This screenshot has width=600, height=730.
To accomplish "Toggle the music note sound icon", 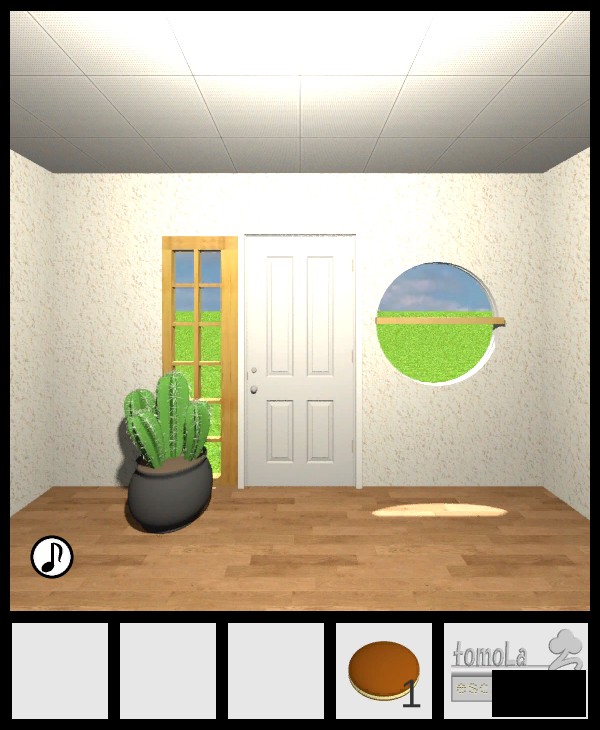I will pyautogui.click(x=52, y=557).
